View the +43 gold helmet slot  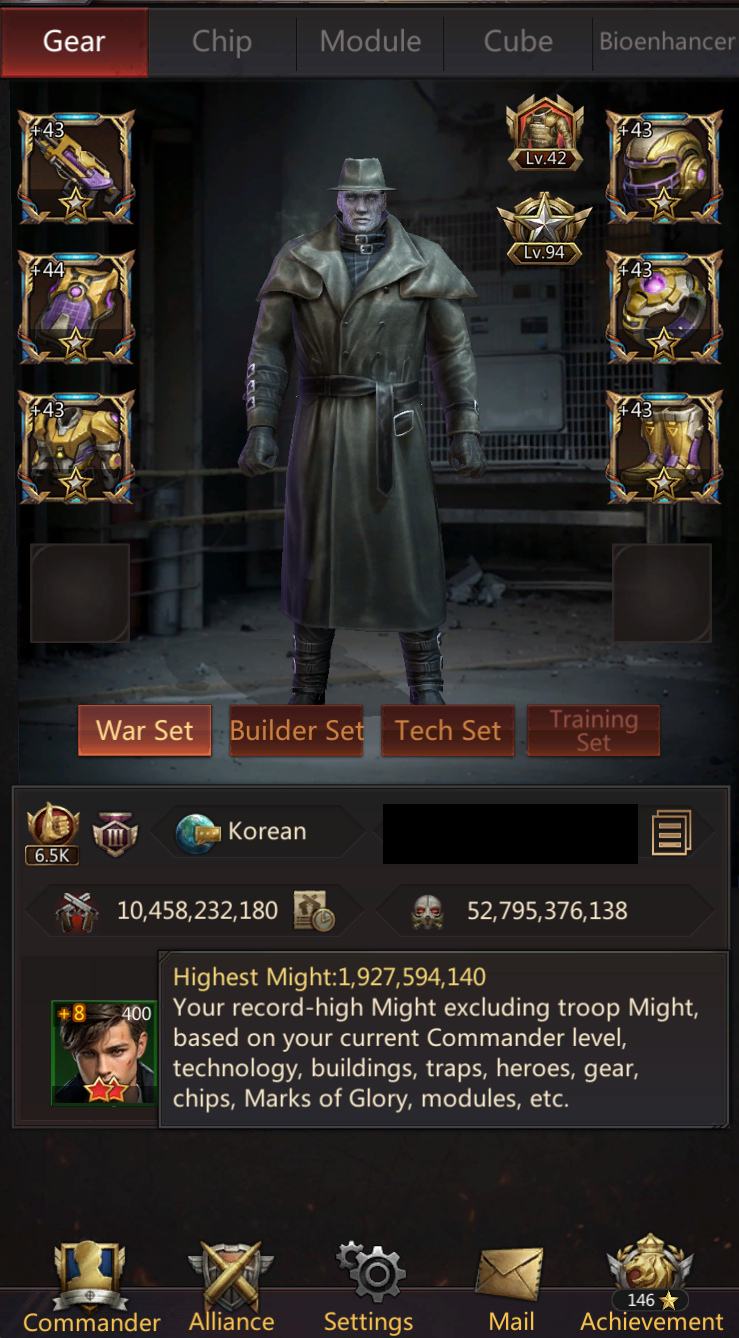tap(664, 167)
